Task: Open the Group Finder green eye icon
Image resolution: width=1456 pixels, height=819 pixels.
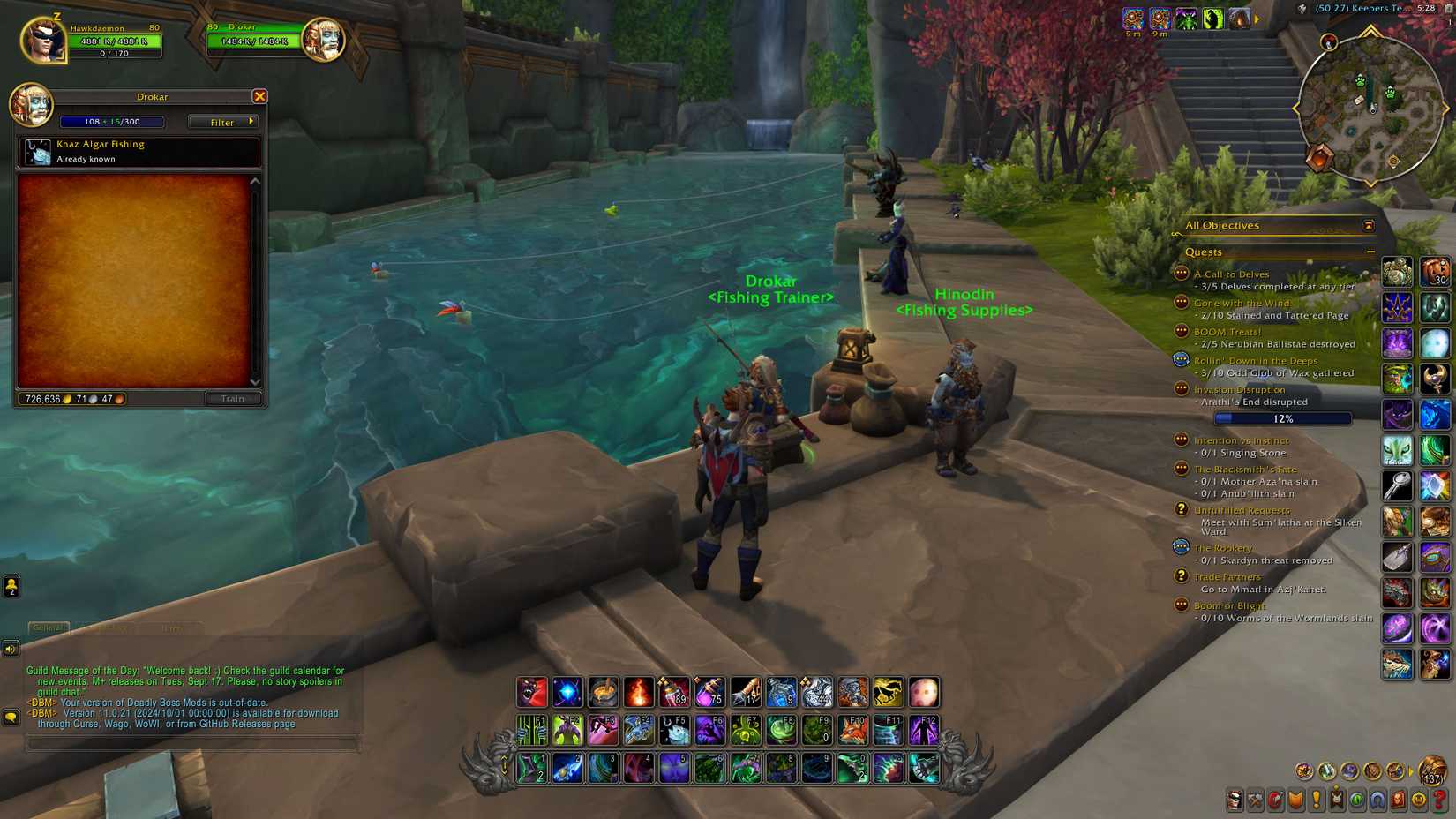Action: pyautogui.click(x=1357, y=801)
